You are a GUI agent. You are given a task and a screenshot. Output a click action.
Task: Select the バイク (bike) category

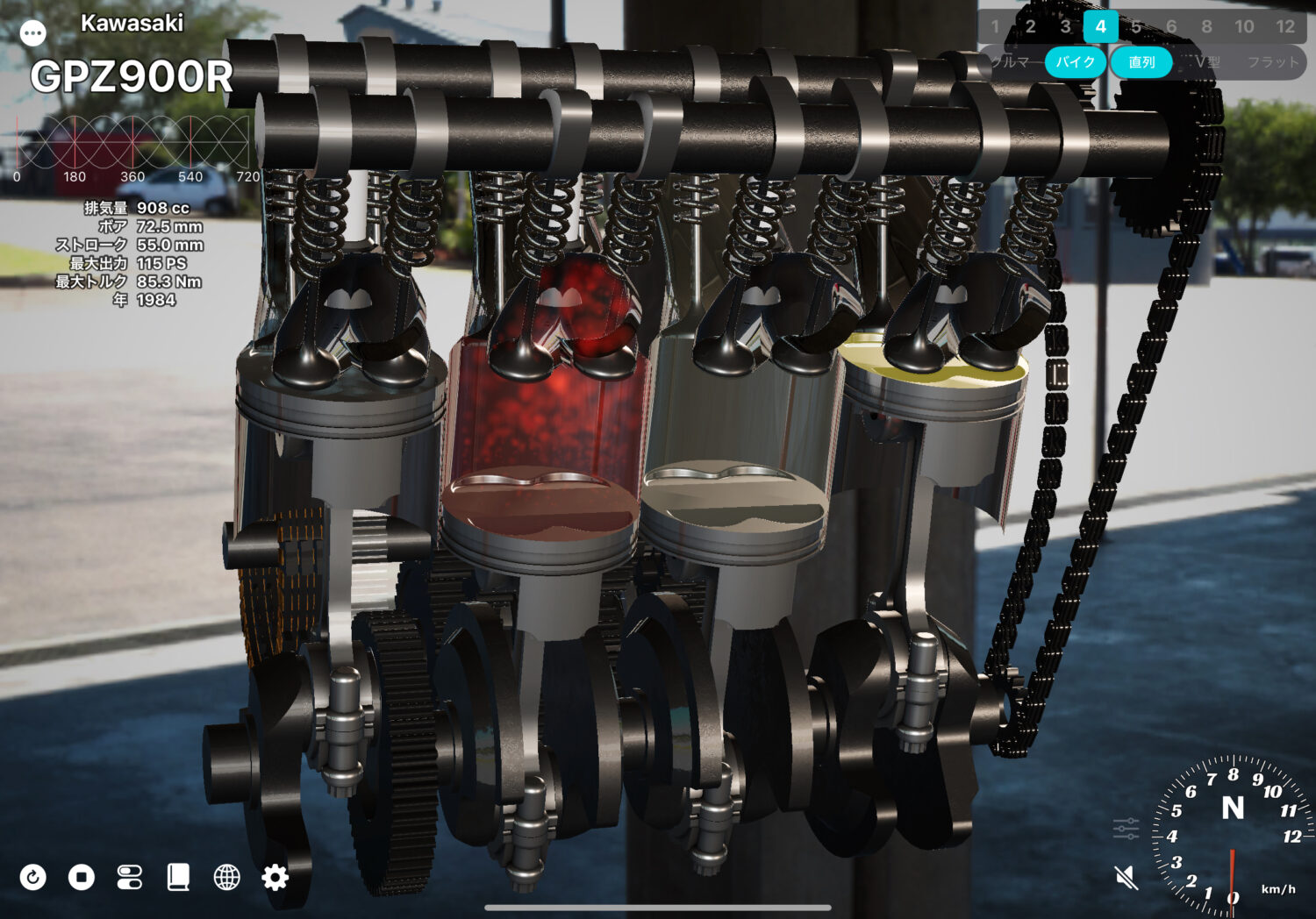click(x=1075, y=62)
